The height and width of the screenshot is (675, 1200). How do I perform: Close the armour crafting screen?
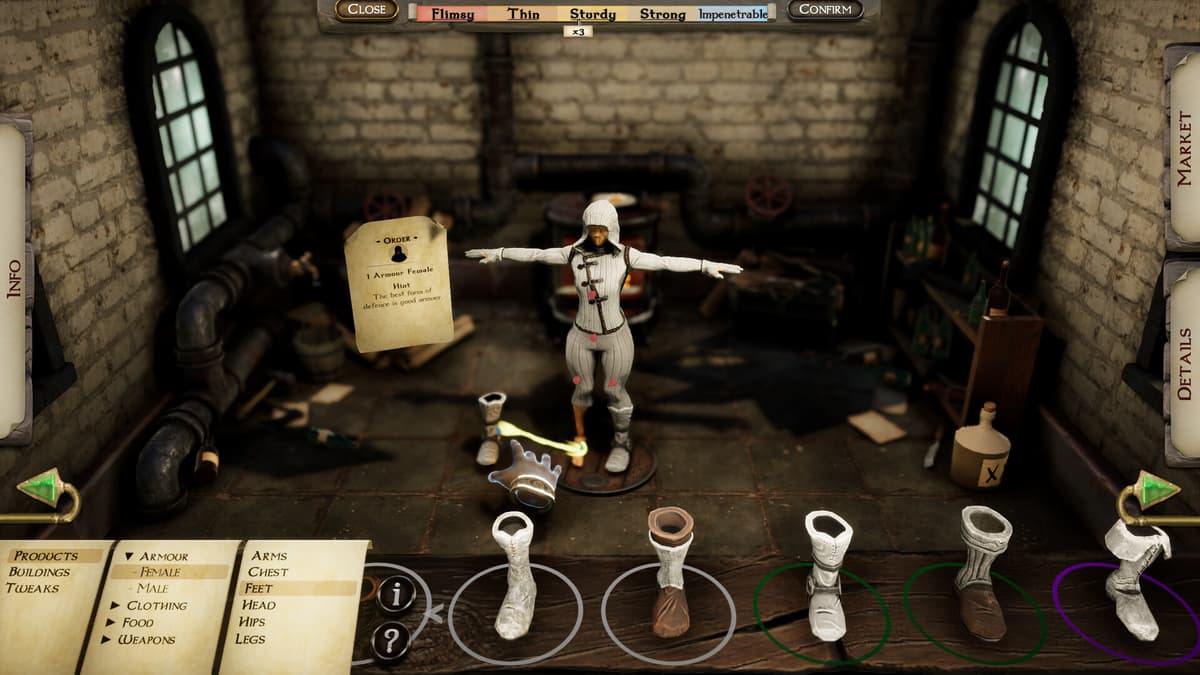tap(366, 10)
